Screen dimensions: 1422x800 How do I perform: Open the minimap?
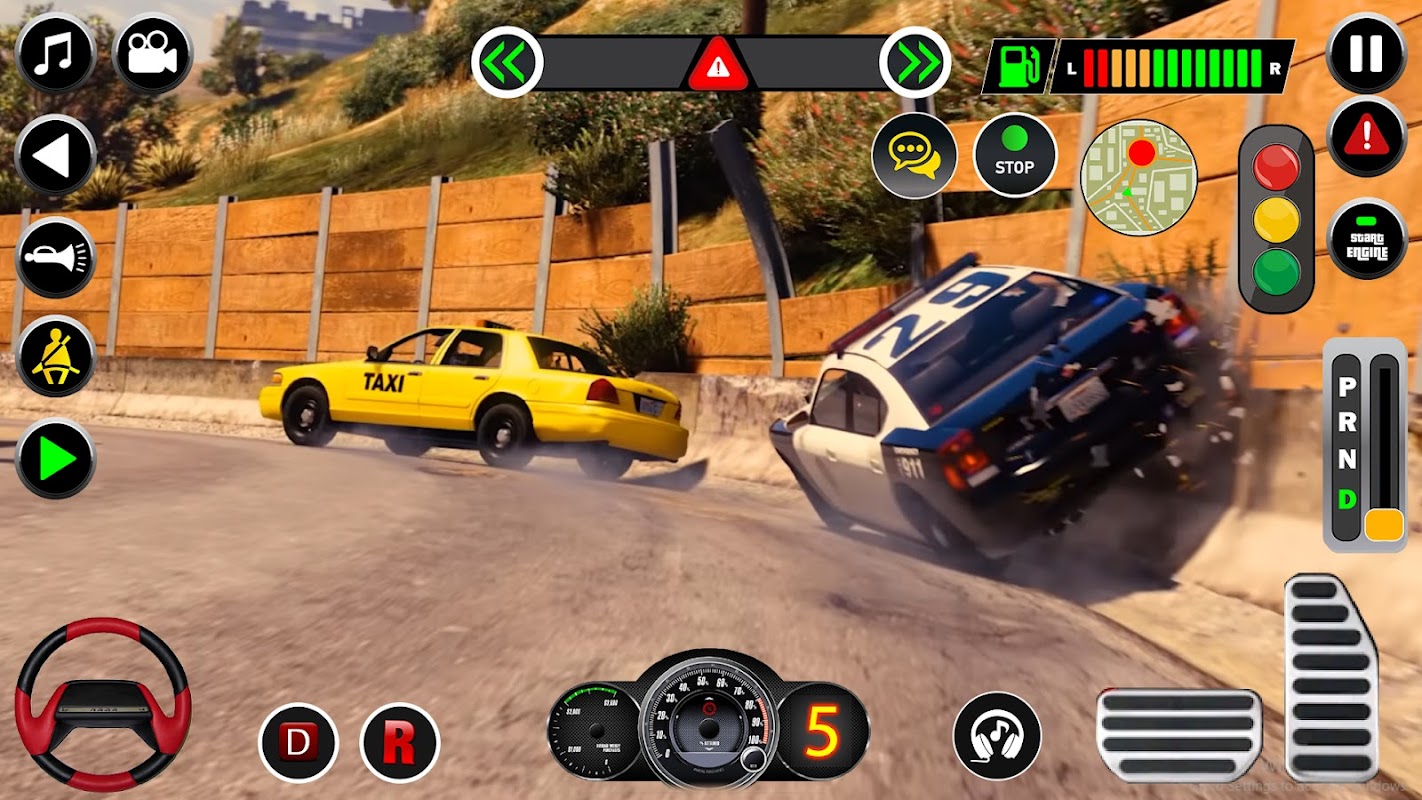pyautogui.click(x=1138, y=176)
